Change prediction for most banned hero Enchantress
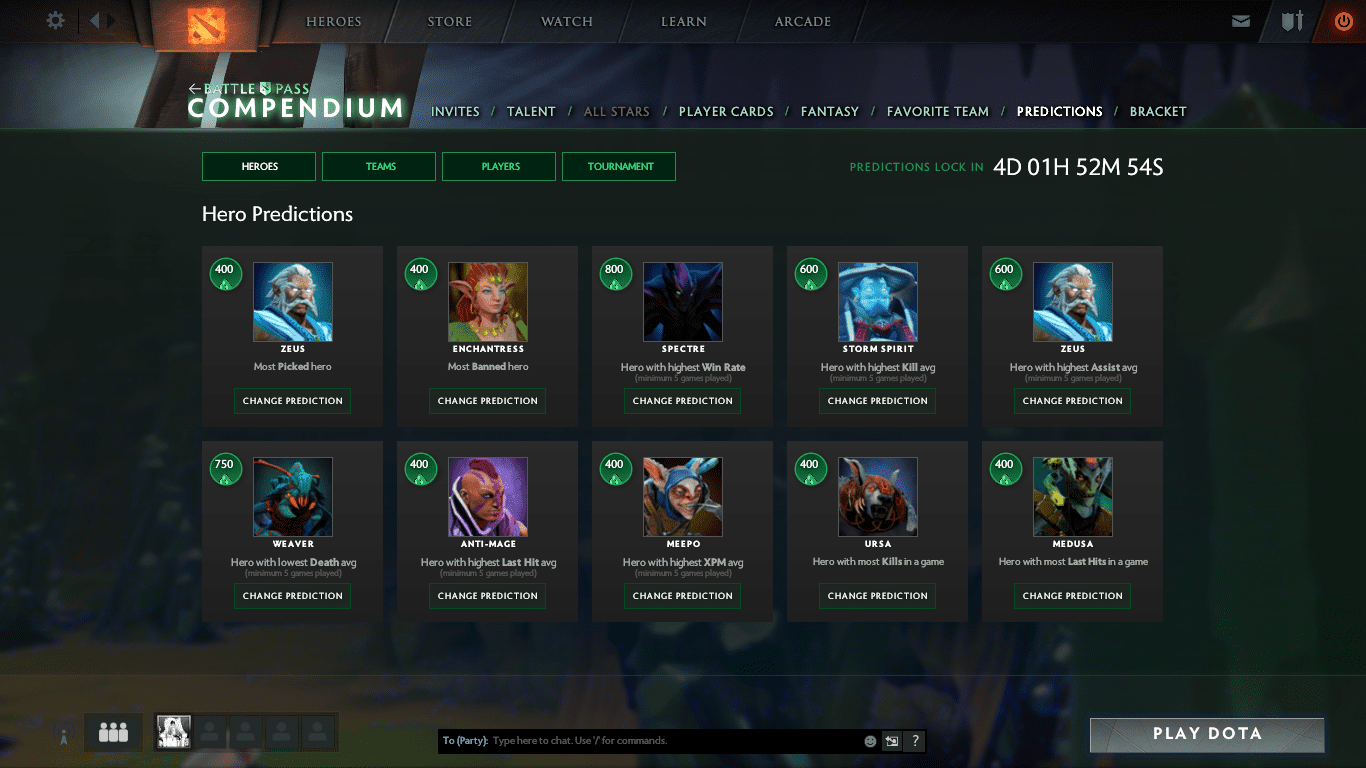Viewport: 1366px width, 768px height. (x=488, y=401)
